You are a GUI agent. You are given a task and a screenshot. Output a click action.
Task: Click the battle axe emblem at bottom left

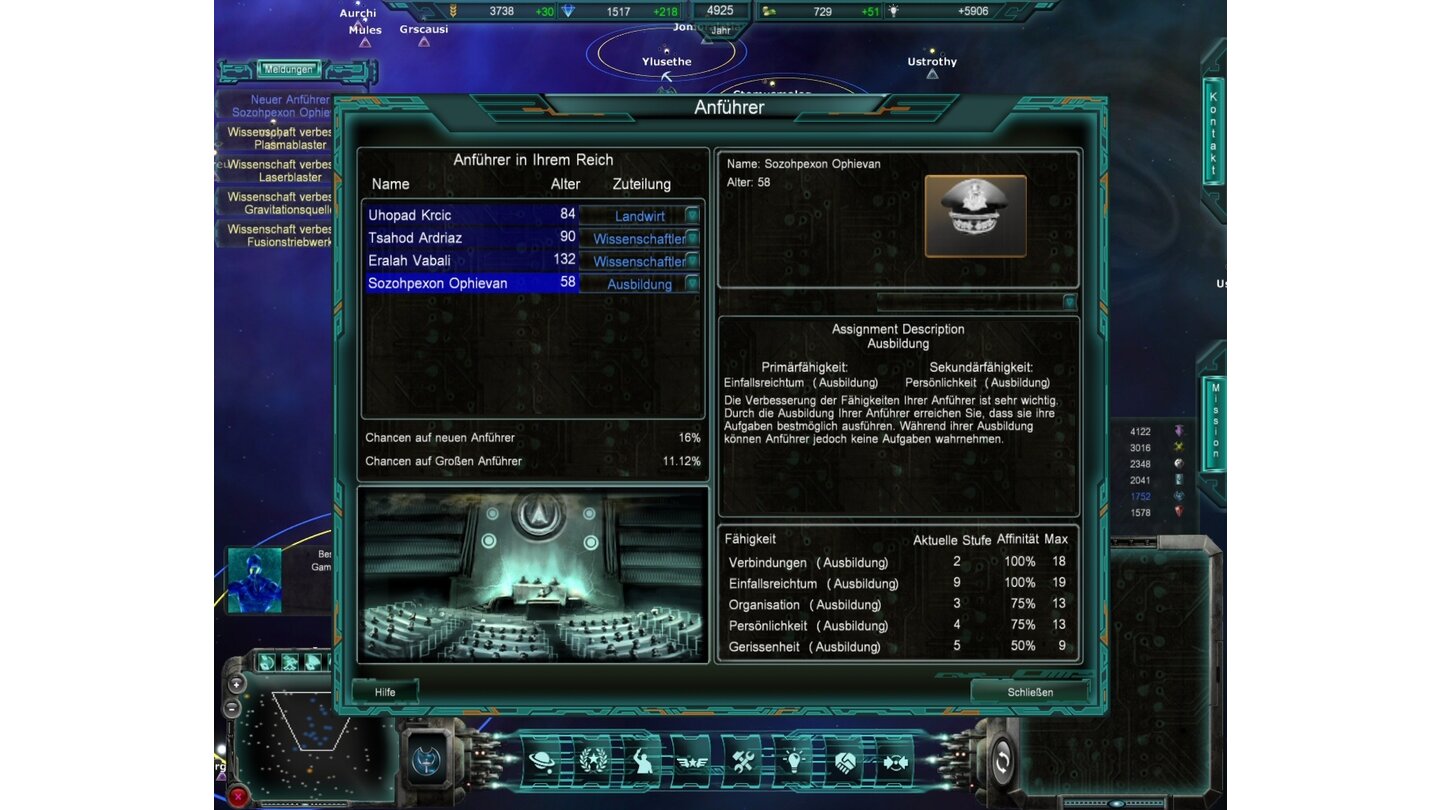click(x=428, y=760)
